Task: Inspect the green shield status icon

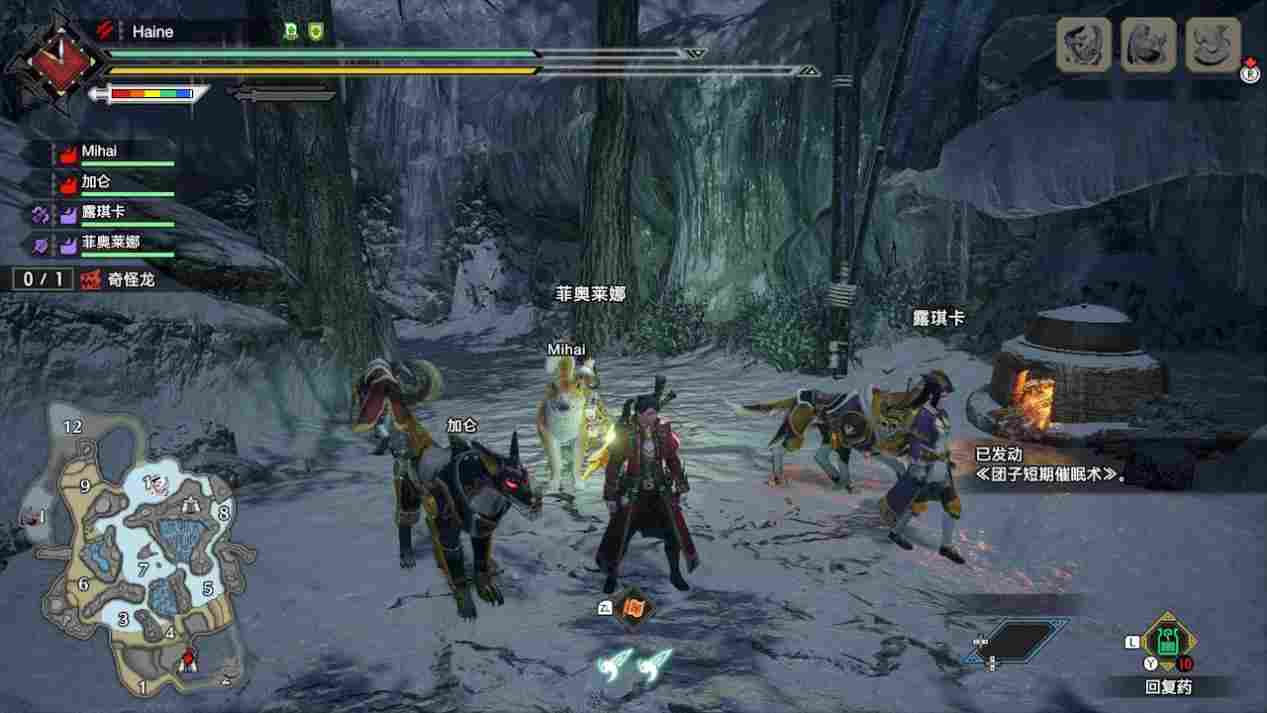Action: click(315, 32)
